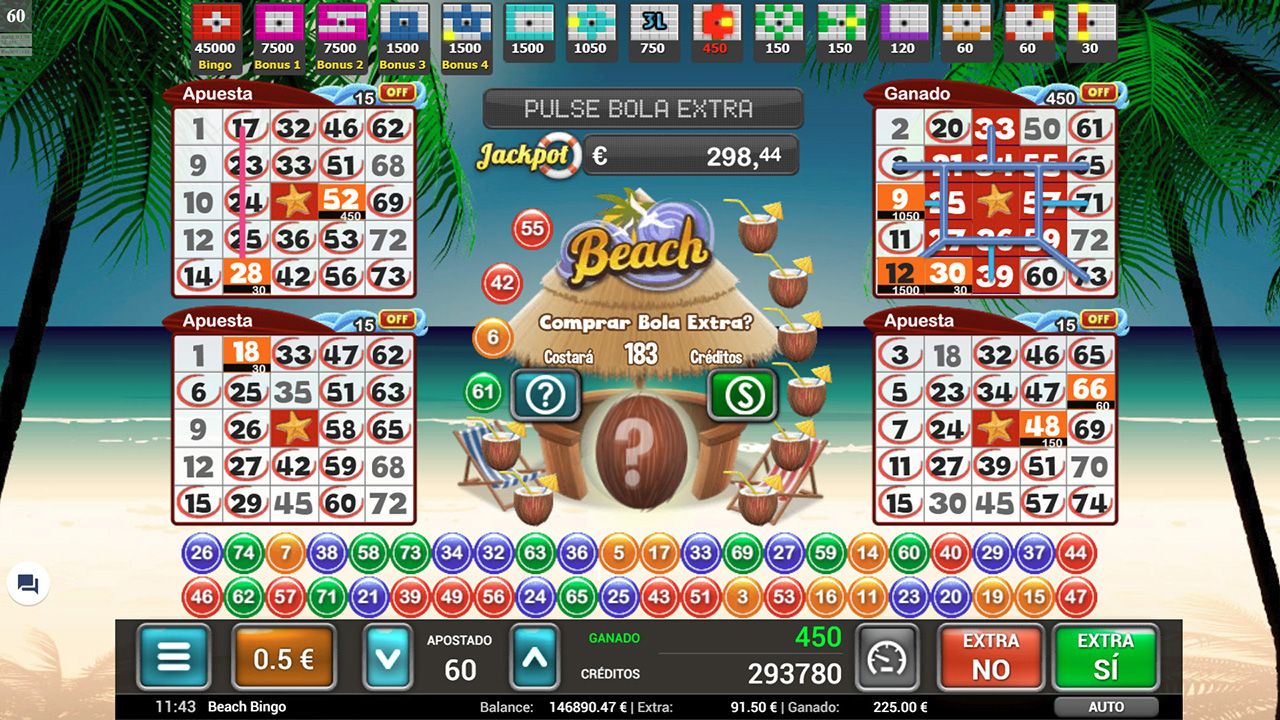The image size is (1280, 720).
Task: Click drawn ball number 74
Action: (x=242, y=550)
